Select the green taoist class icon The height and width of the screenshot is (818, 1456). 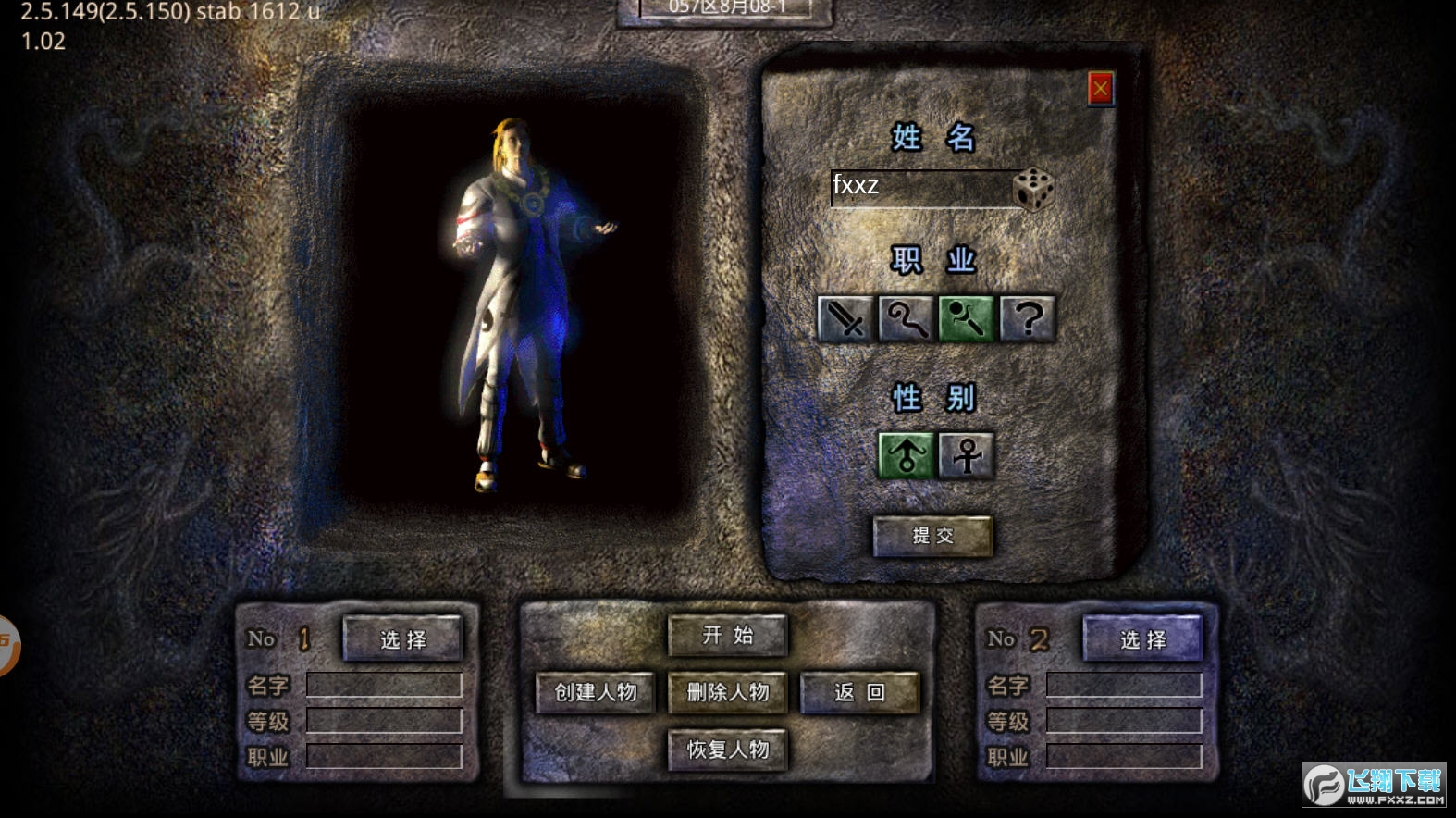[966, 320]
